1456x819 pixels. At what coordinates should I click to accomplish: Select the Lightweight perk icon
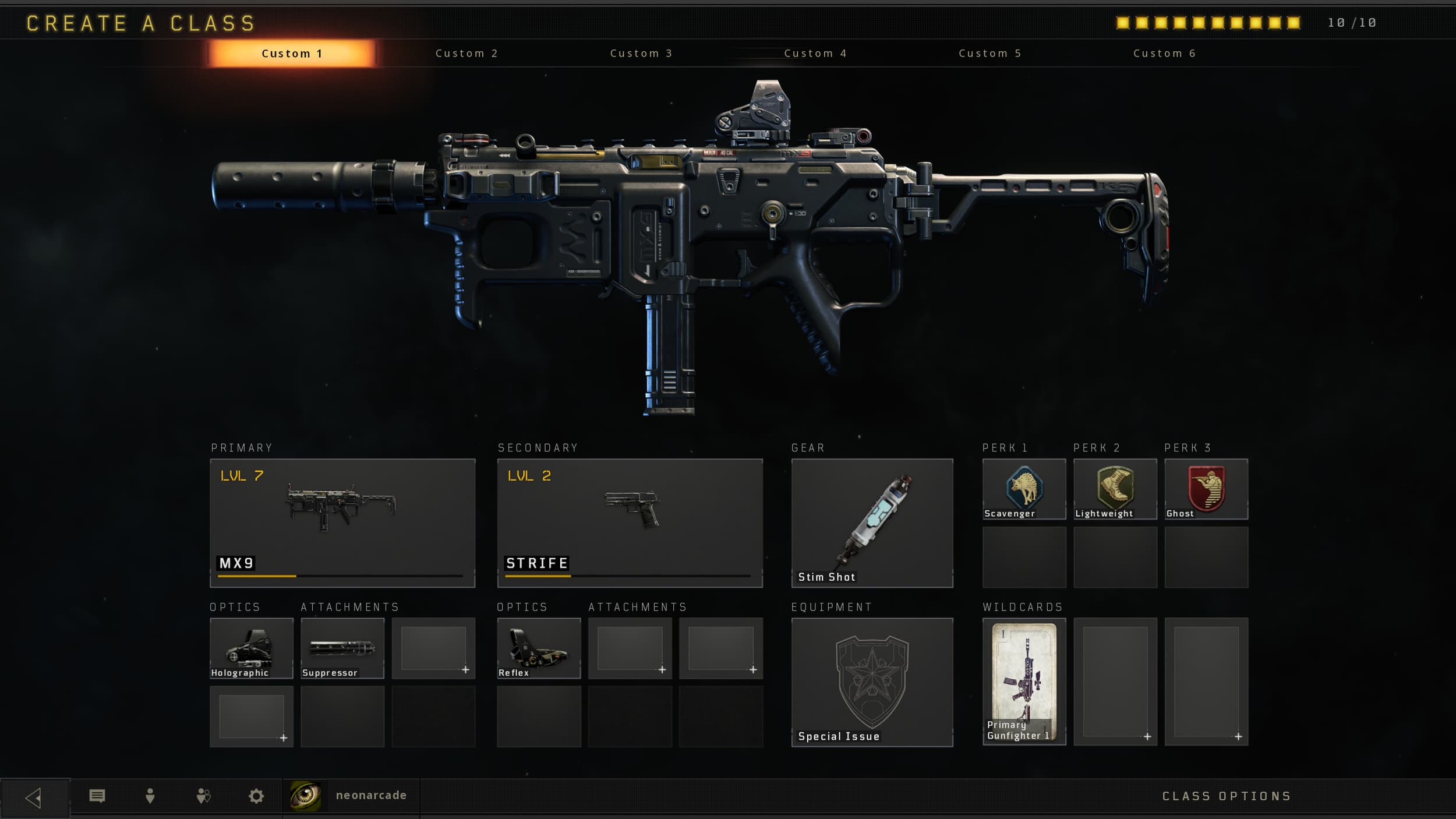click(1115, 488)
